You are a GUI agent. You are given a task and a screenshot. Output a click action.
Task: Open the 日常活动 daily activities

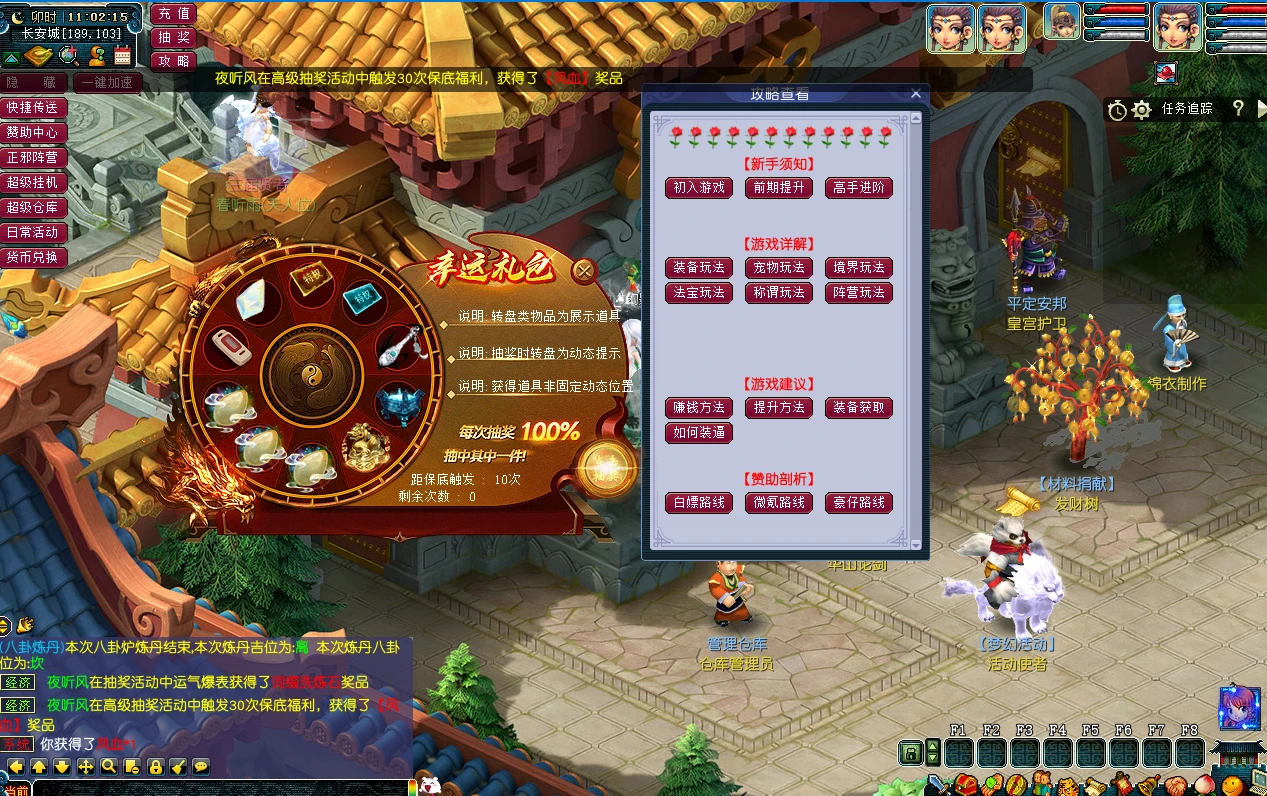[32, 232]
